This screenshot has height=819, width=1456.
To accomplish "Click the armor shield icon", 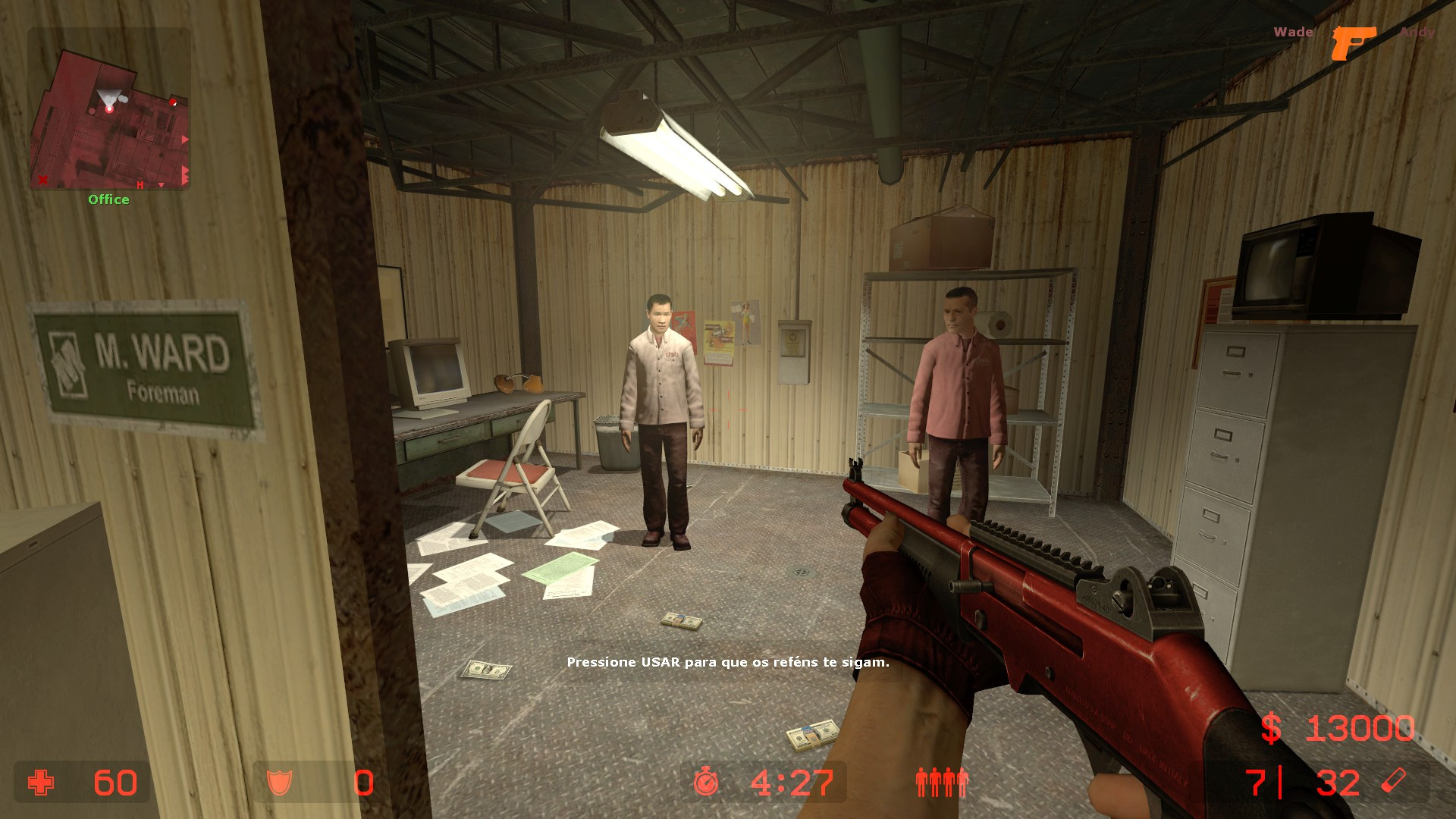I will coord(281,783).
